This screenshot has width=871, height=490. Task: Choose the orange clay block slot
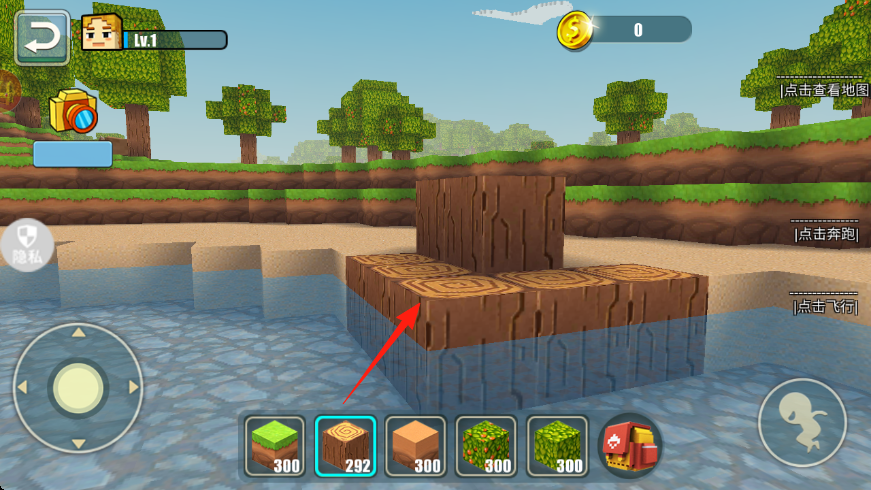[x=415, y=446]
